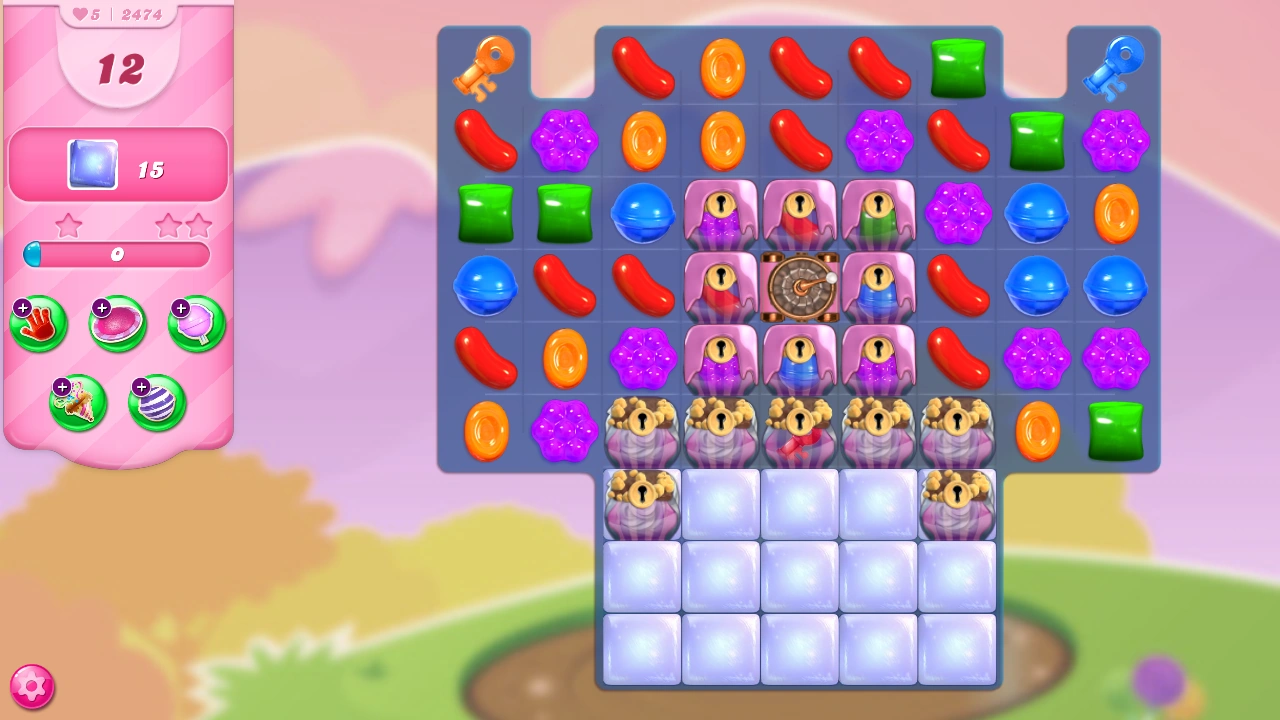The image size is (1280, 720).
Task: Select the level number 2474 banner
Action: (x=141, y=13)
